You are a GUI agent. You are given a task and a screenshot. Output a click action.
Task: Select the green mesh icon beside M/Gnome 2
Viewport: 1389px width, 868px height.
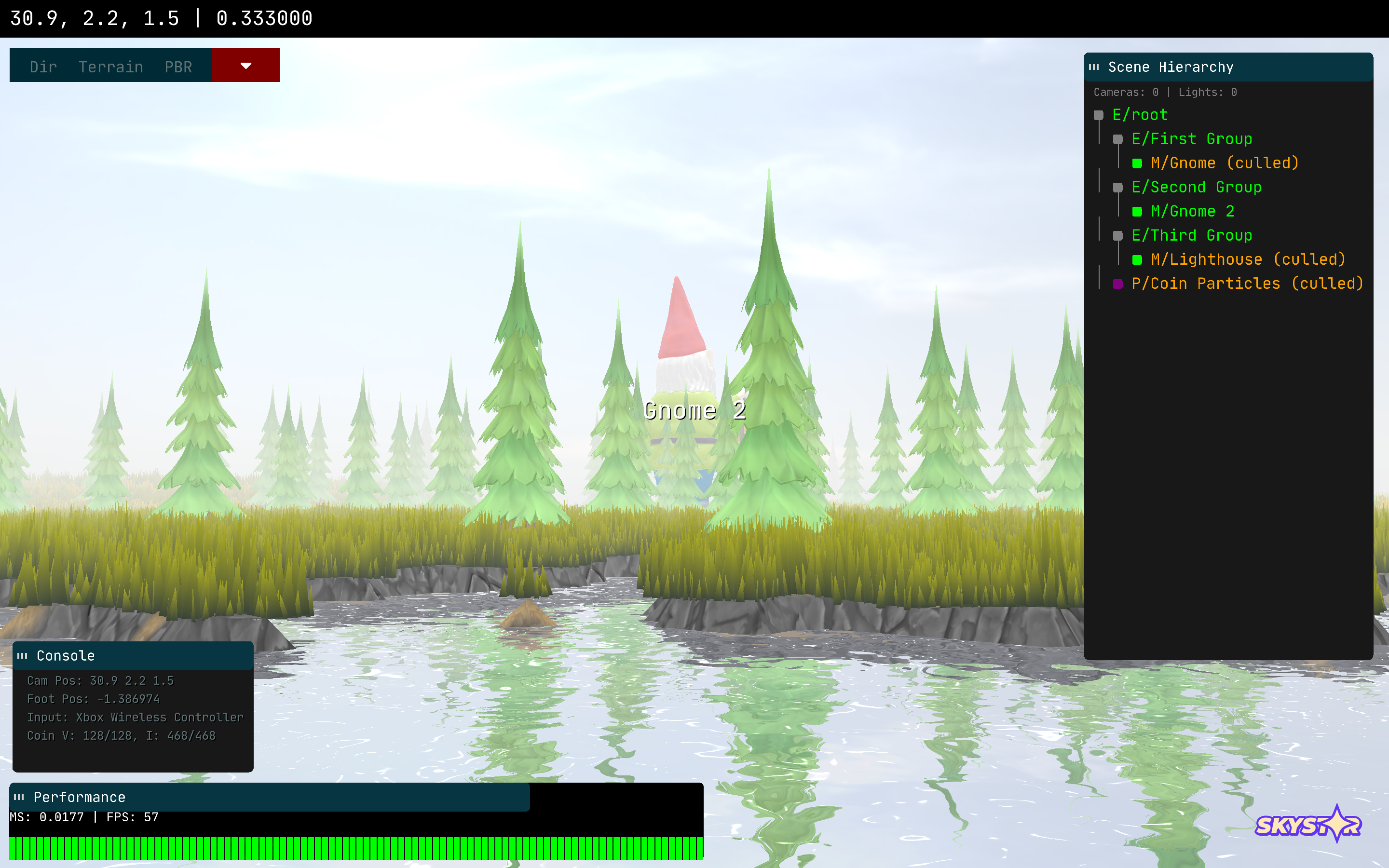coord(1137,211)
